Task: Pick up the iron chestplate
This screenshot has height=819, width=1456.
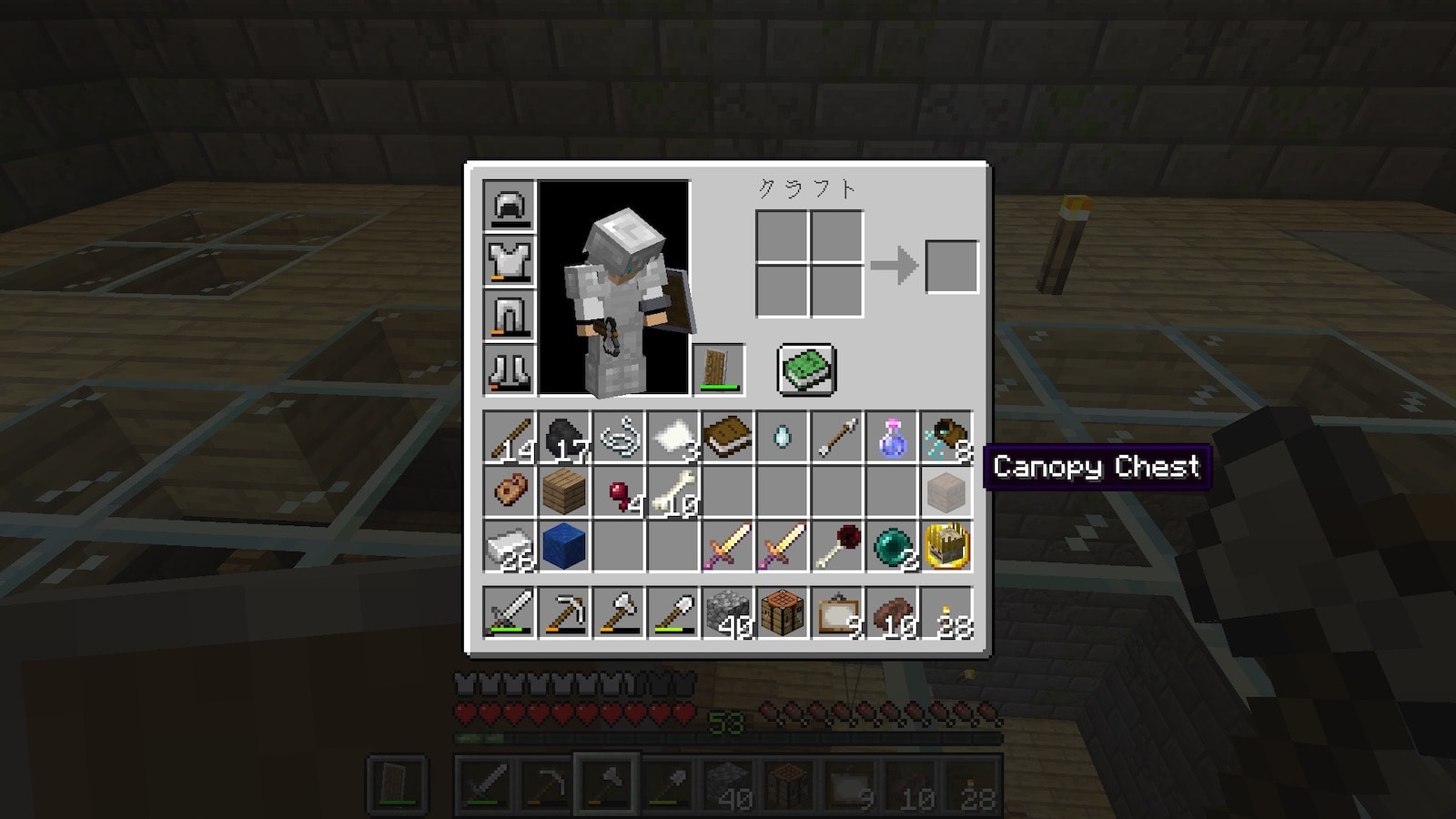Action: [x=510, y=261]
